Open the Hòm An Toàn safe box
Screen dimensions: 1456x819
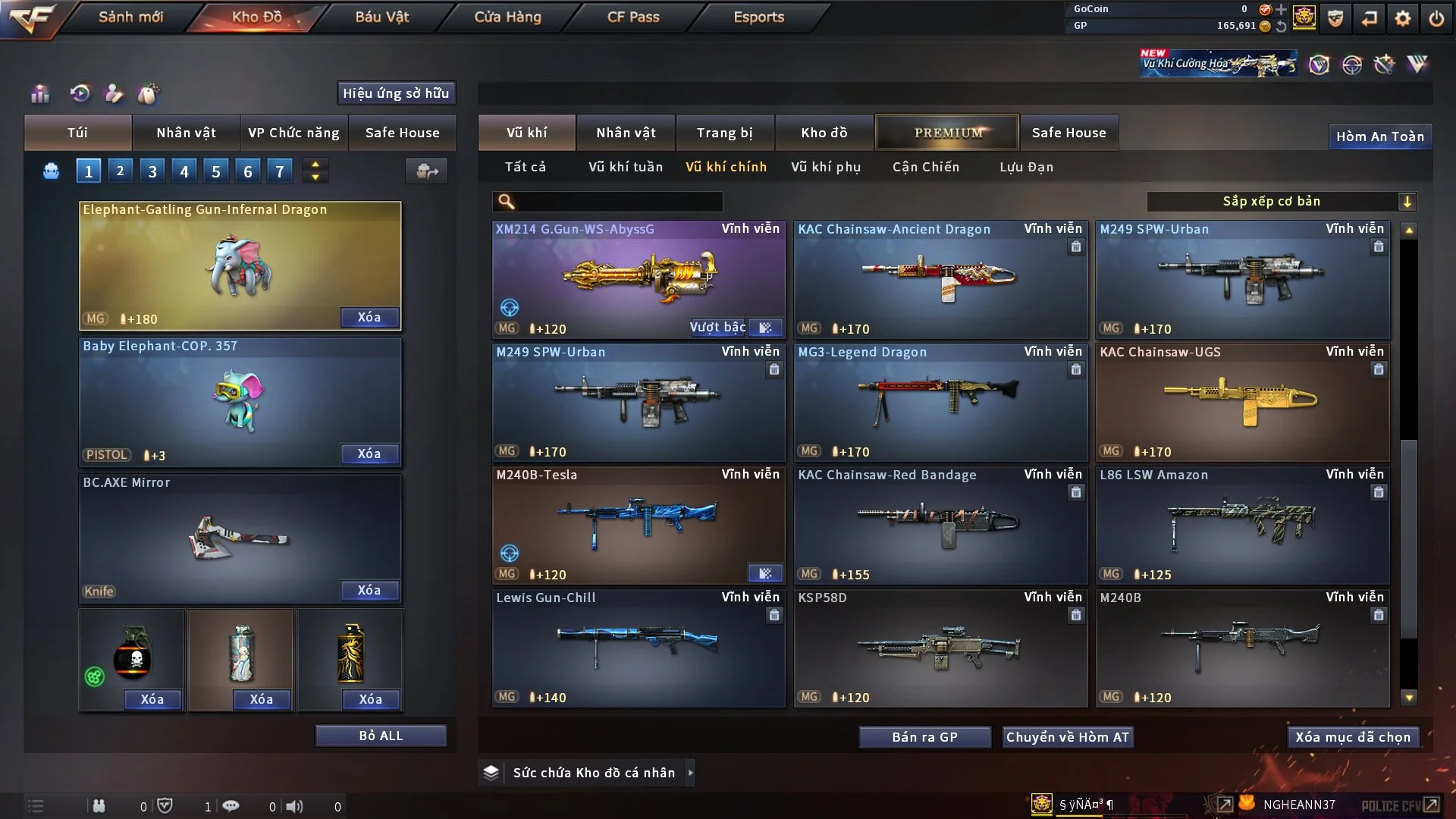click(1379, 136)
